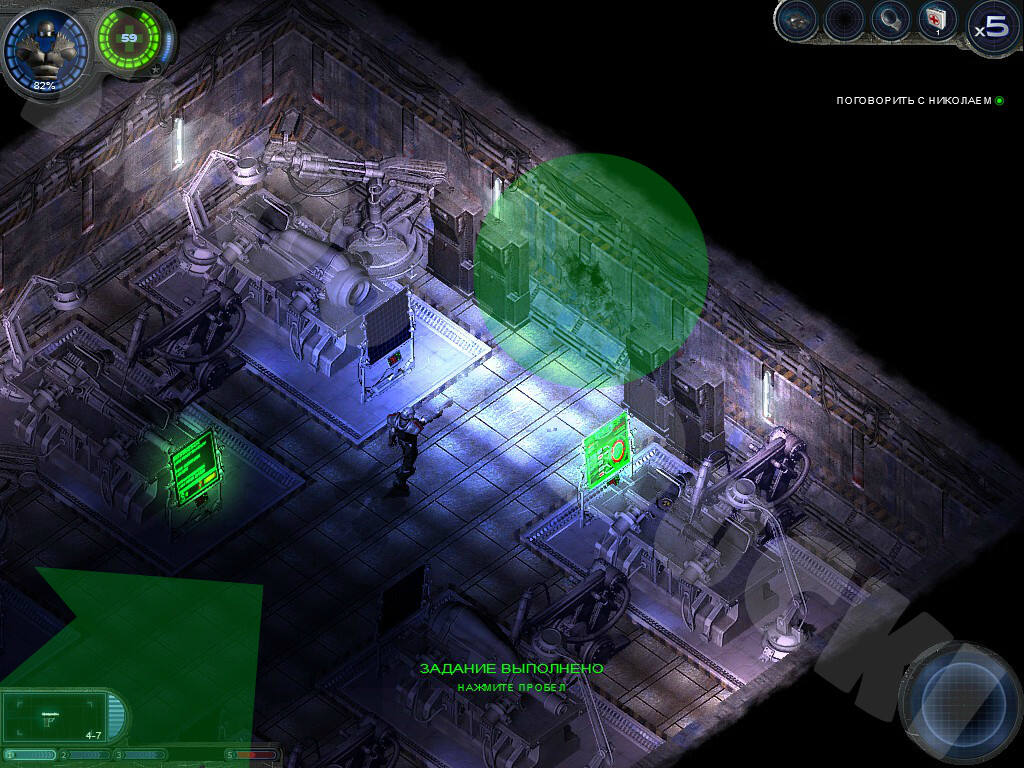The height and width of the screenshot is (768, 1024).
Task: Switch to weapon slot 3
Action: tap(142, 755)
